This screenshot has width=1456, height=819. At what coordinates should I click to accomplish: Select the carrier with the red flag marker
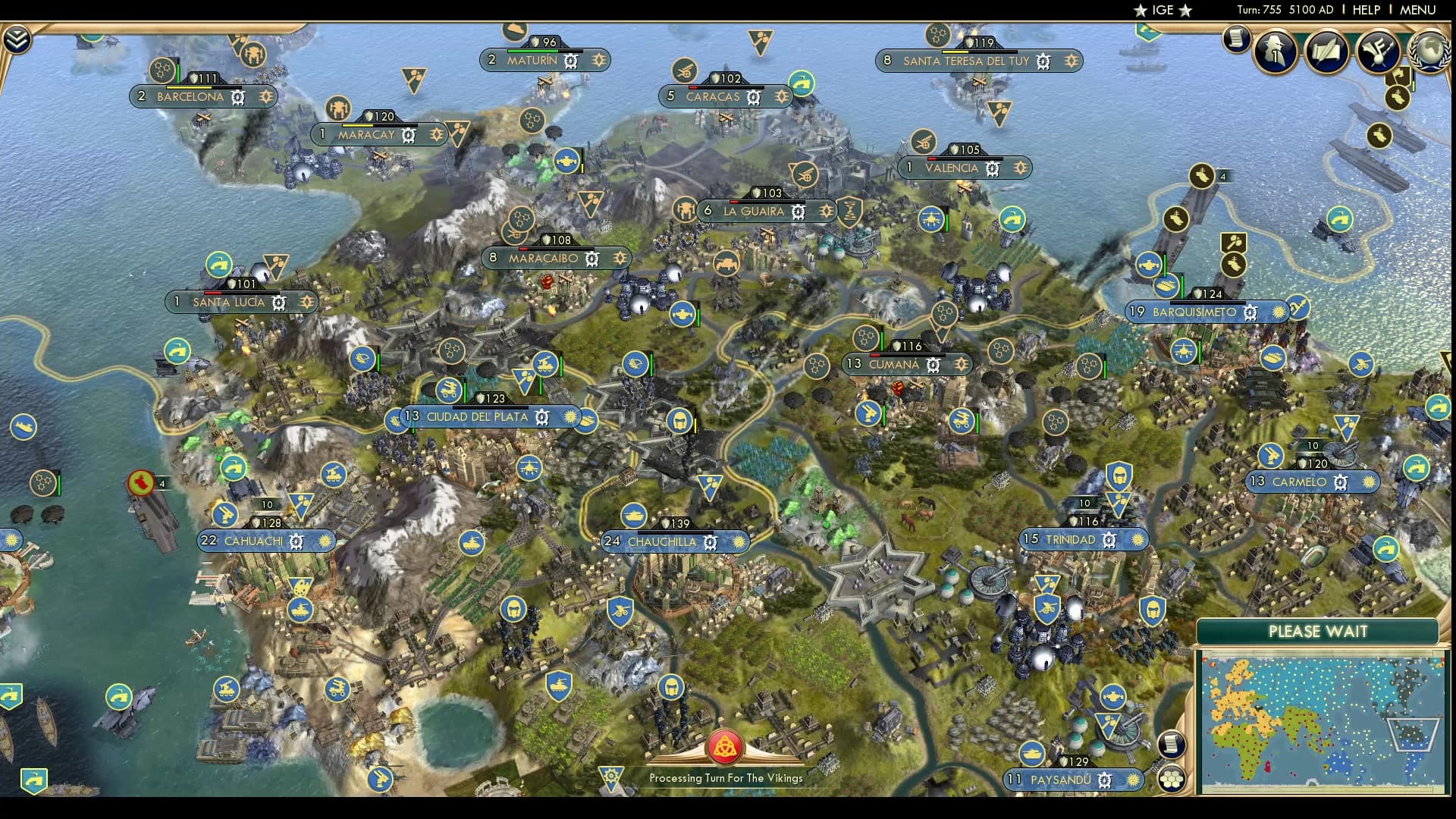click(143, 482)
